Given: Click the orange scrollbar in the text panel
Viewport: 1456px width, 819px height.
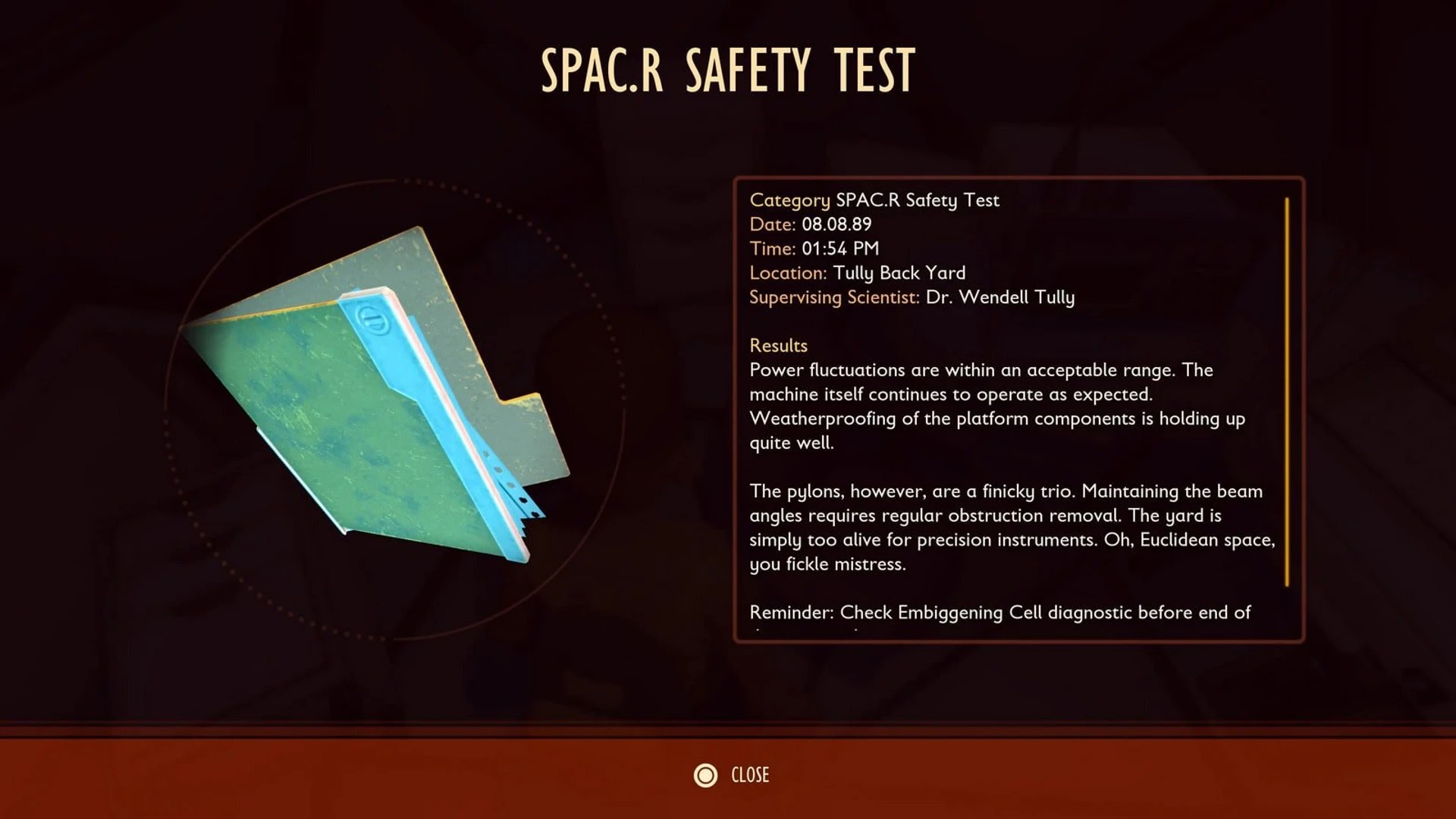Looking at the screenshot, I should [x=1287, y=391].
